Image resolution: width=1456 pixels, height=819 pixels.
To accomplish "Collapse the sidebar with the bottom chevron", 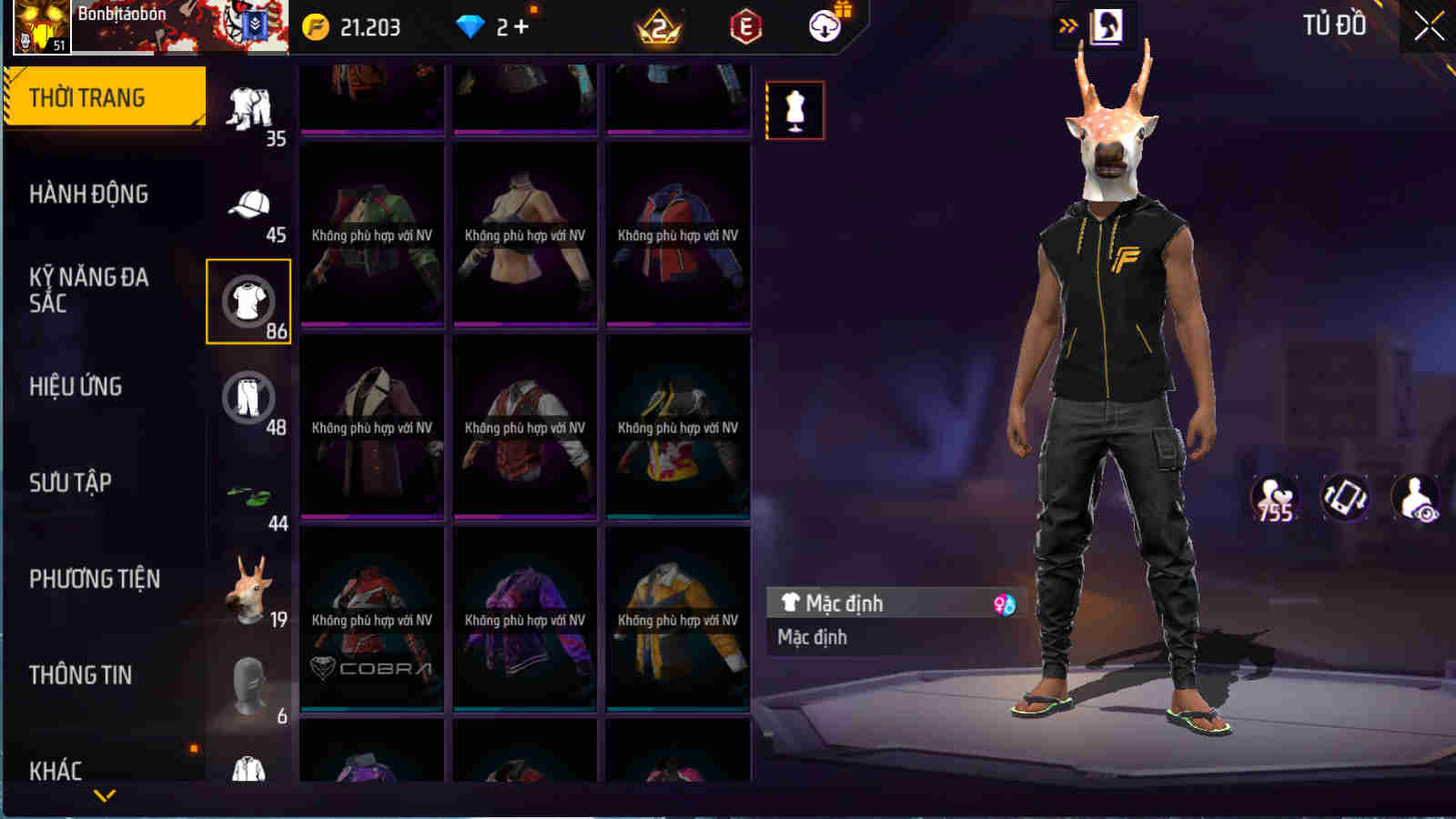I will click(102, 794).
